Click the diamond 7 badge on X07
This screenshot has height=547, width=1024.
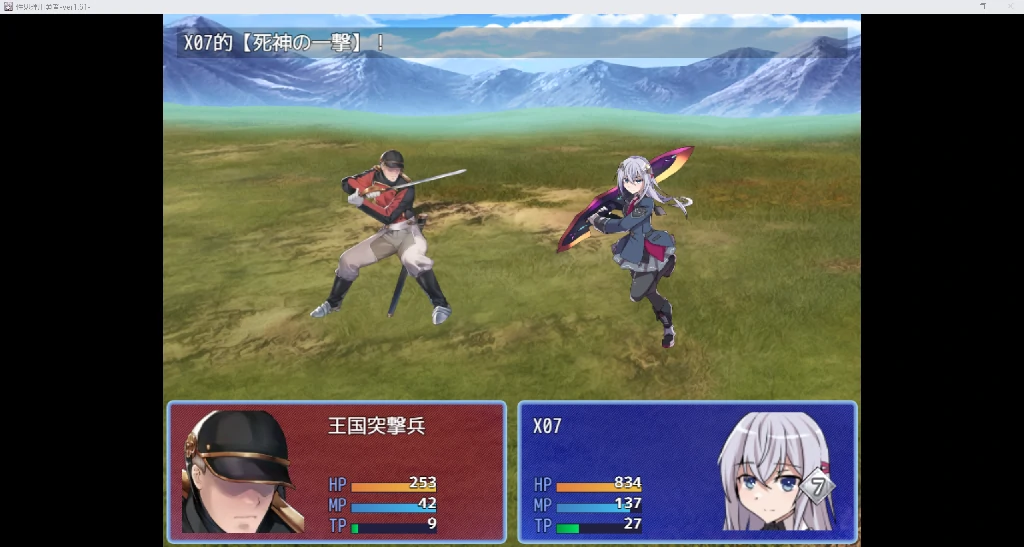(817, 487)
